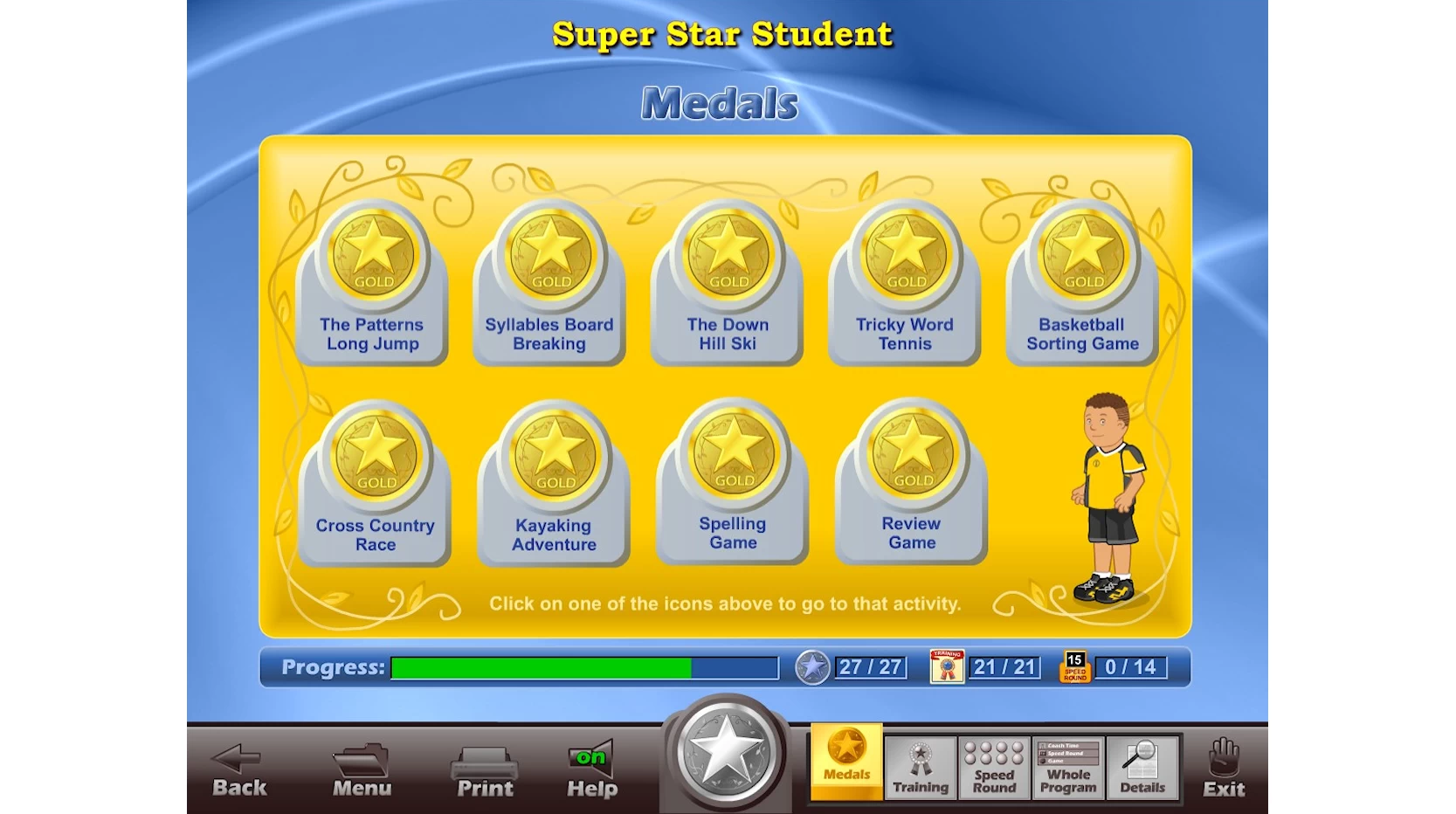Go back with the Back arrow button
This screenshot has width=1456, height=814.
[239, 770]
